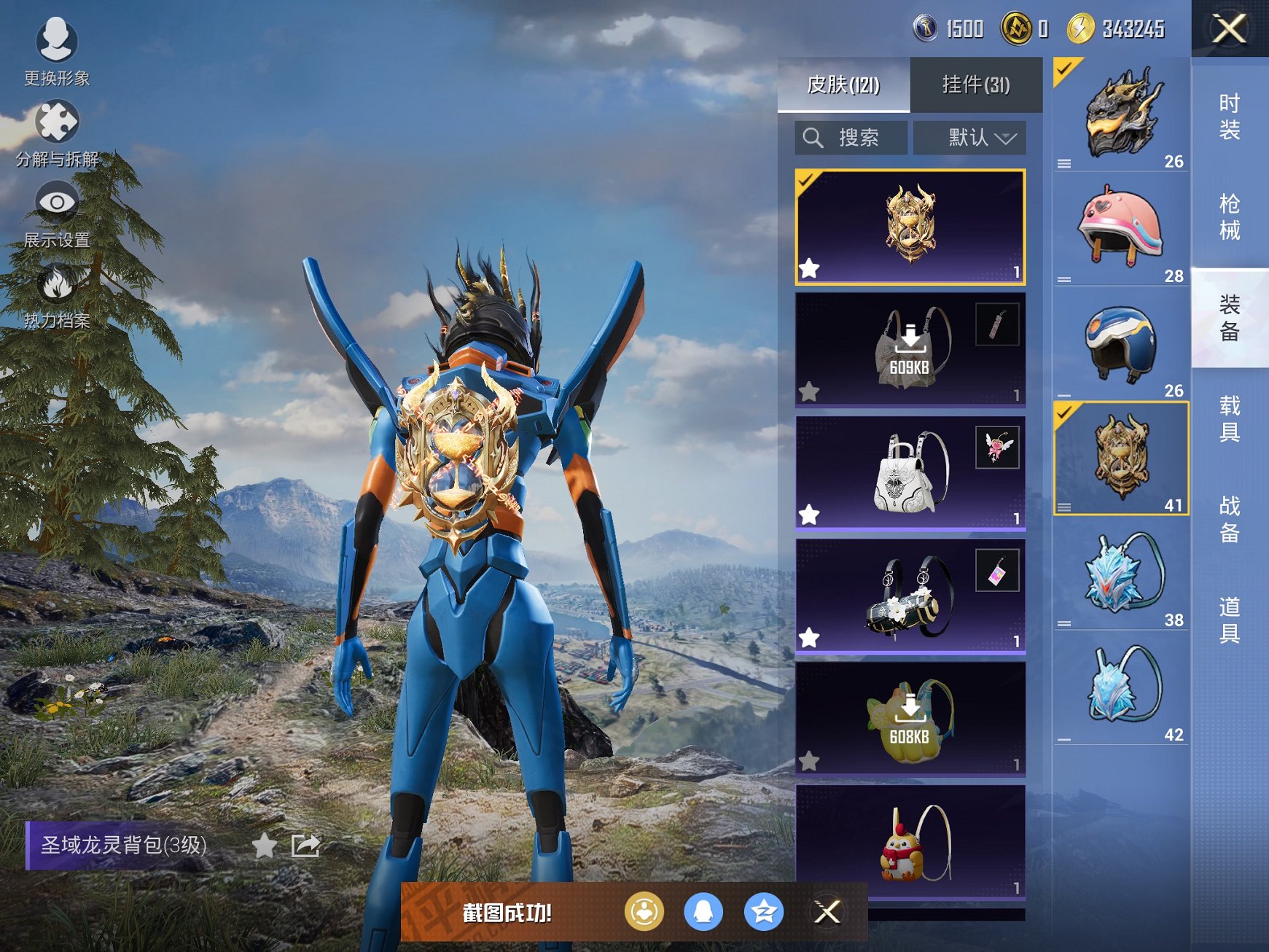Open 更换形象 change appearance

tap(56, 51)
